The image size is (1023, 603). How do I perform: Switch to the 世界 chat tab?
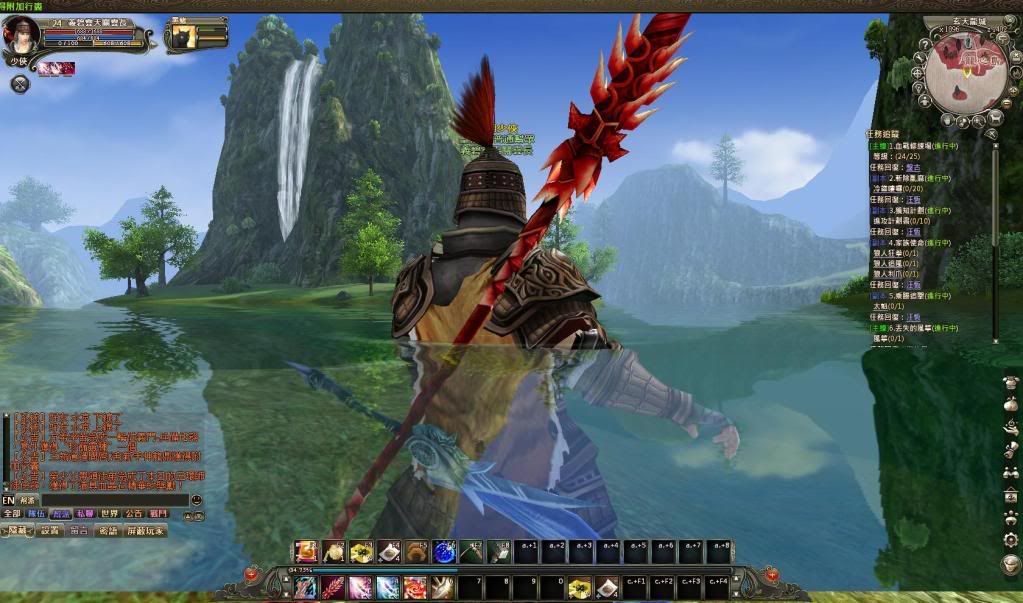(110, 514)
